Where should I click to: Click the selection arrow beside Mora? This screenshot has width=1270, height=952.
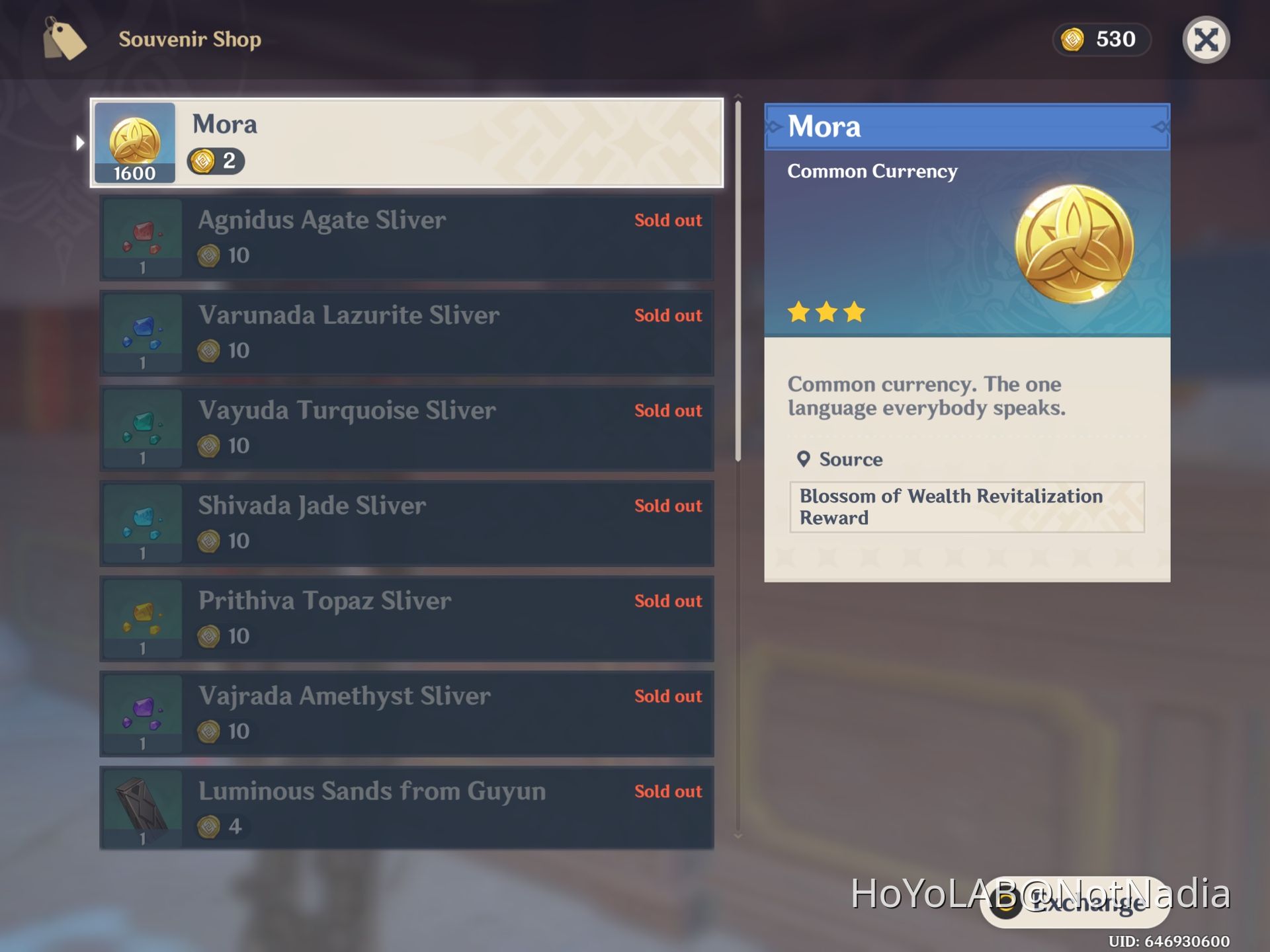79,142
